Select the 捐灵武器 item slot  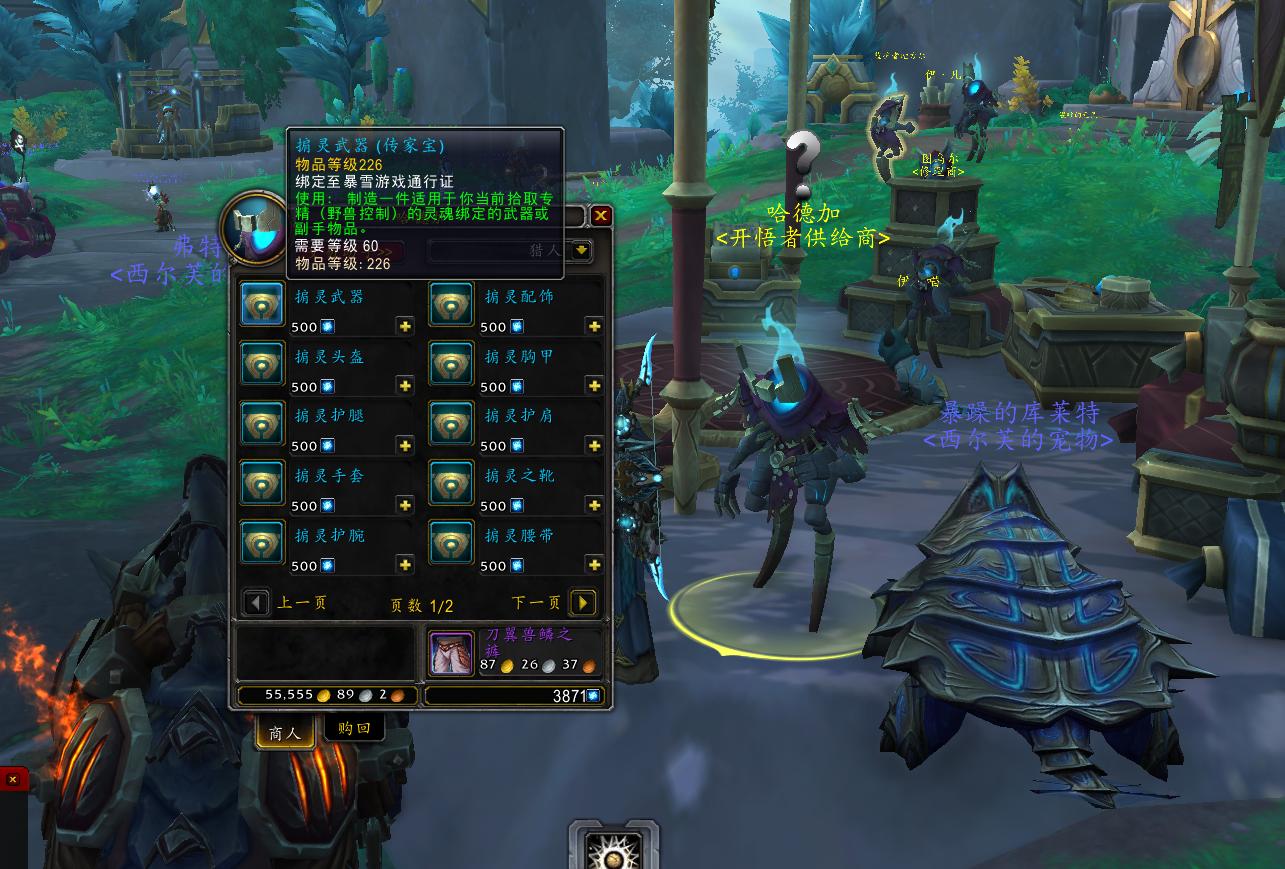point(262,304)
